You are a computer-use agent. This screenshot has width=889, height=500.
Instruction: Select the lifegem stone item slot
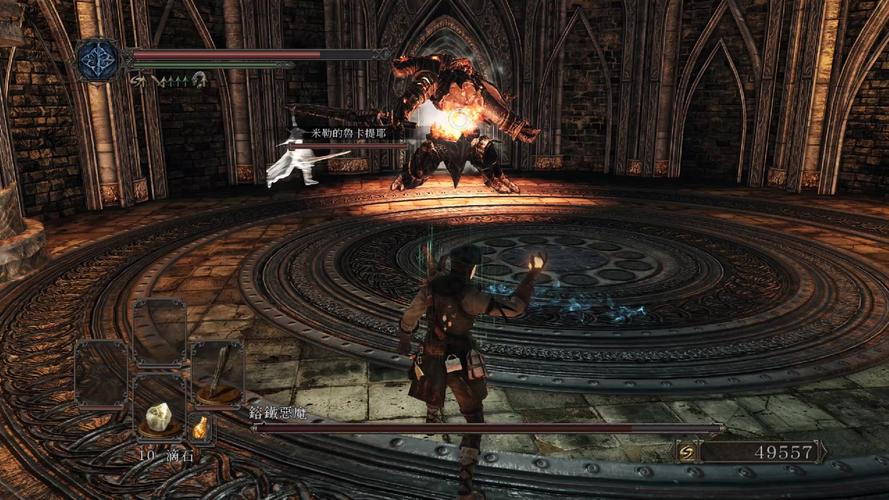(159, 416)
